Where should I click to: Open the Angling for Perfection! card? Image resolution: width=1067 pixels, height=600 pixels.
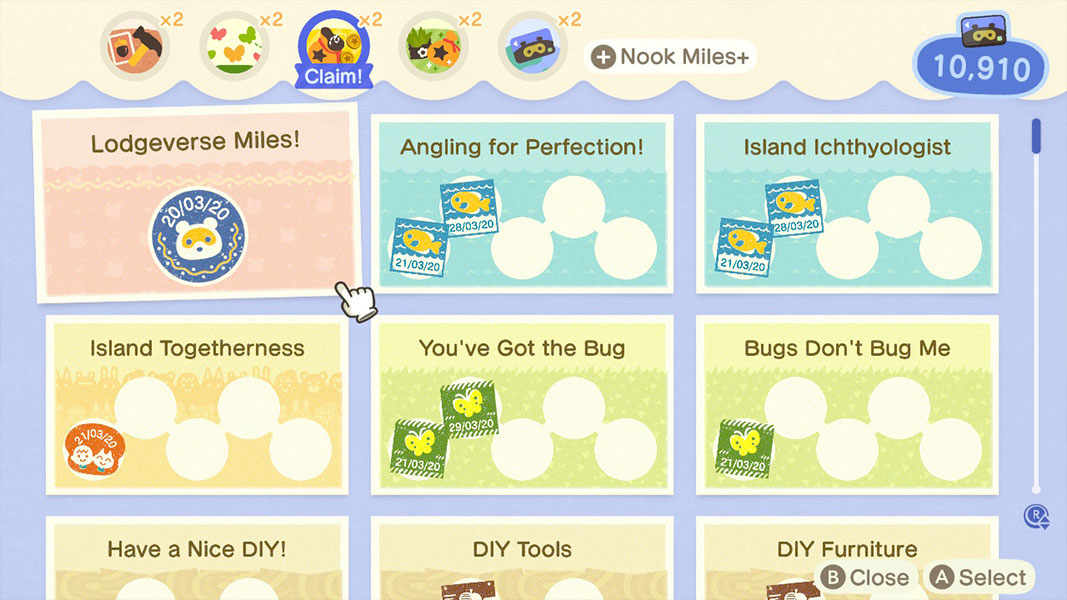coord(522,204)
